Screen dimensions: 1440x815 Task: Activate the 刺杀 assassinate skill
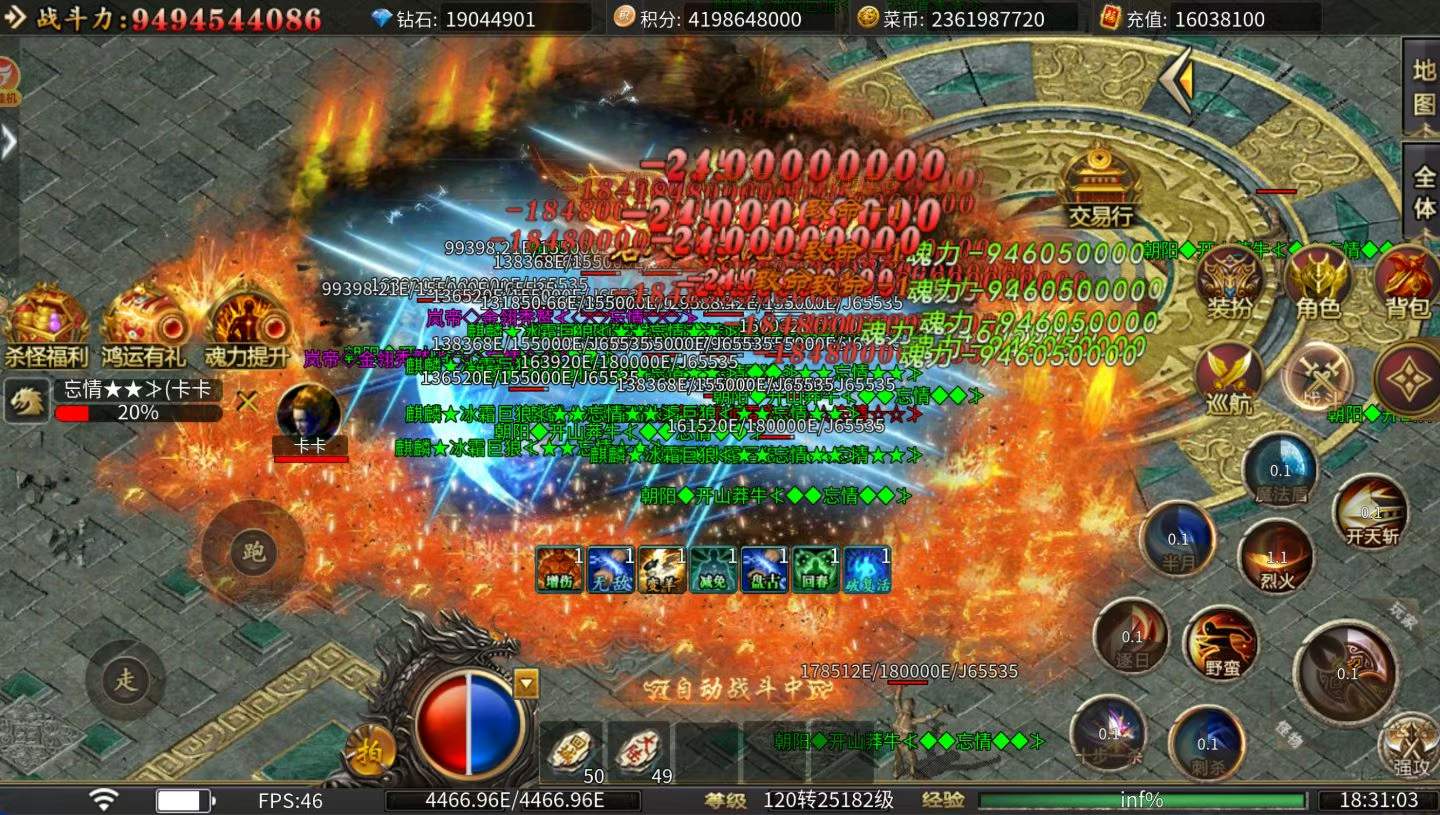1207,742
